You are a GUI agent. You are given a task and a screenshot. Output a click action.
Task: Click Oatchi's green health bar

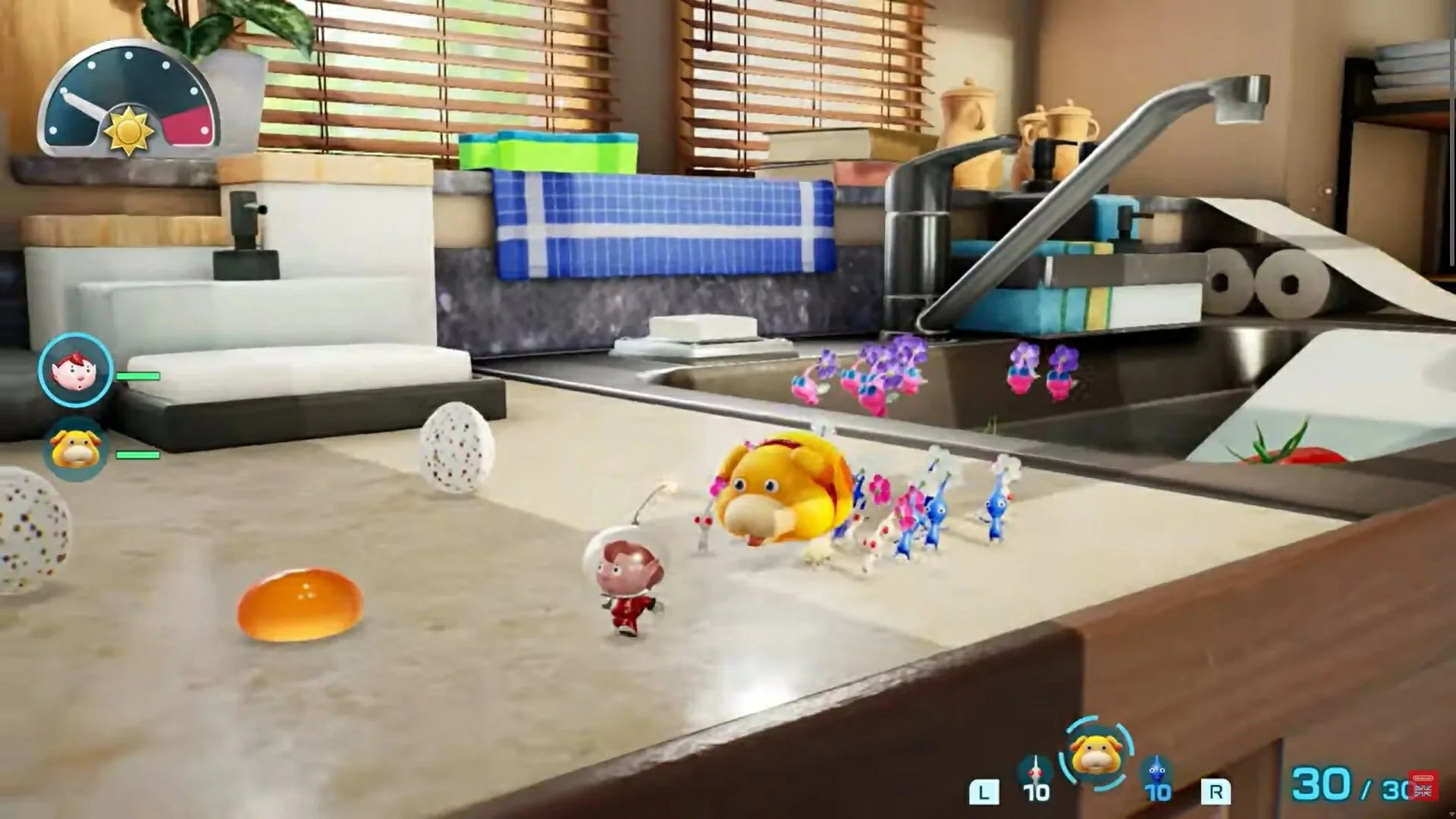point(139,457)
